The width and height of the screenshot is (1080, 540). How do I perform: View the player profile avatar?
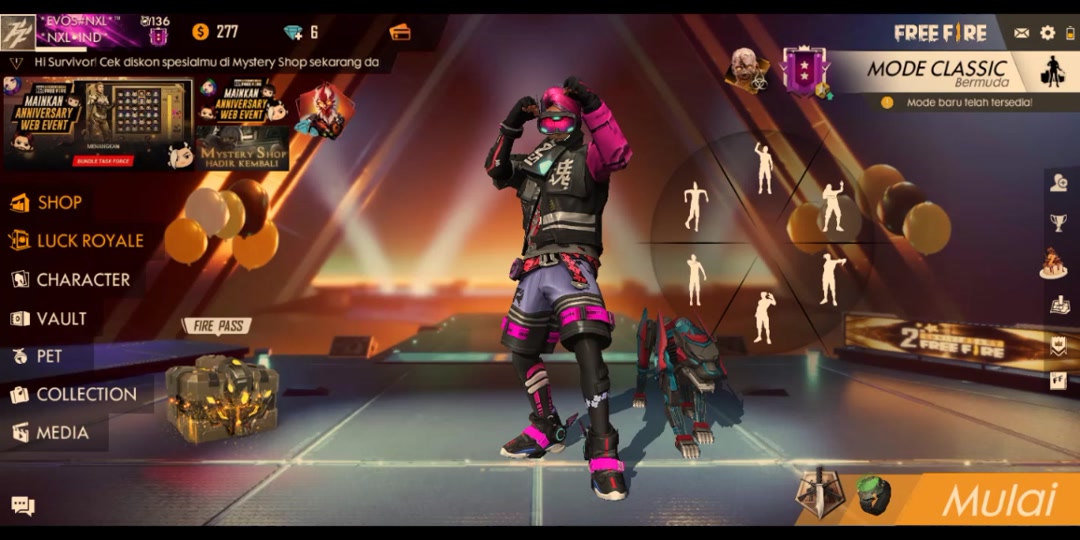[x=19, y=33]
